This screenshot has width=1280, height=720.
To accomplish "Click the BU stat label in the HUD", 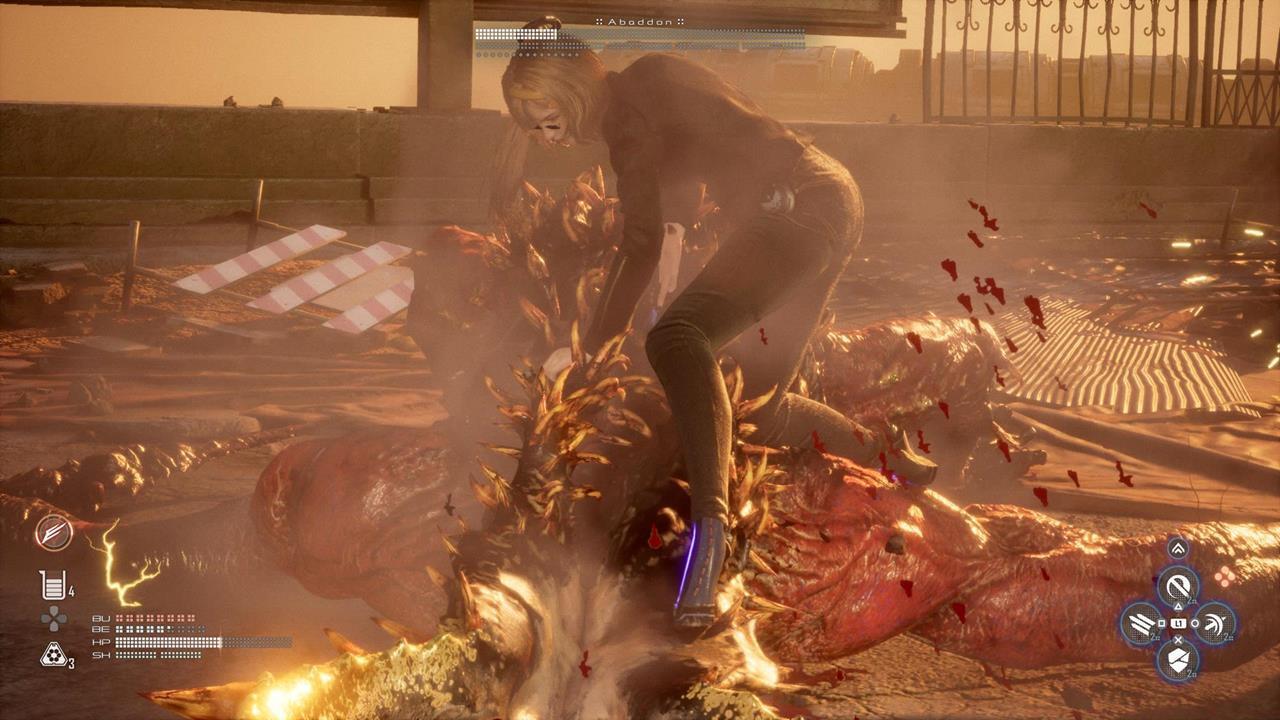I will pos(101,618).
